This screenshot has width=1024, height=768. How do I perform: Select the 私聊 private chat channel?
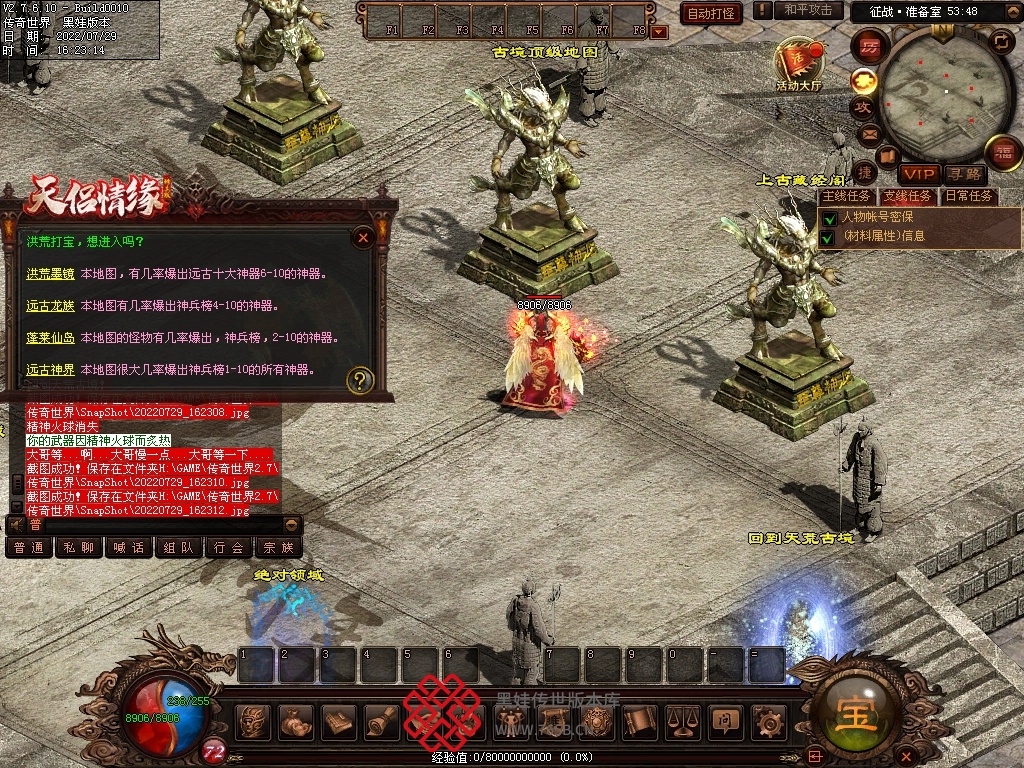coord(79,548)
